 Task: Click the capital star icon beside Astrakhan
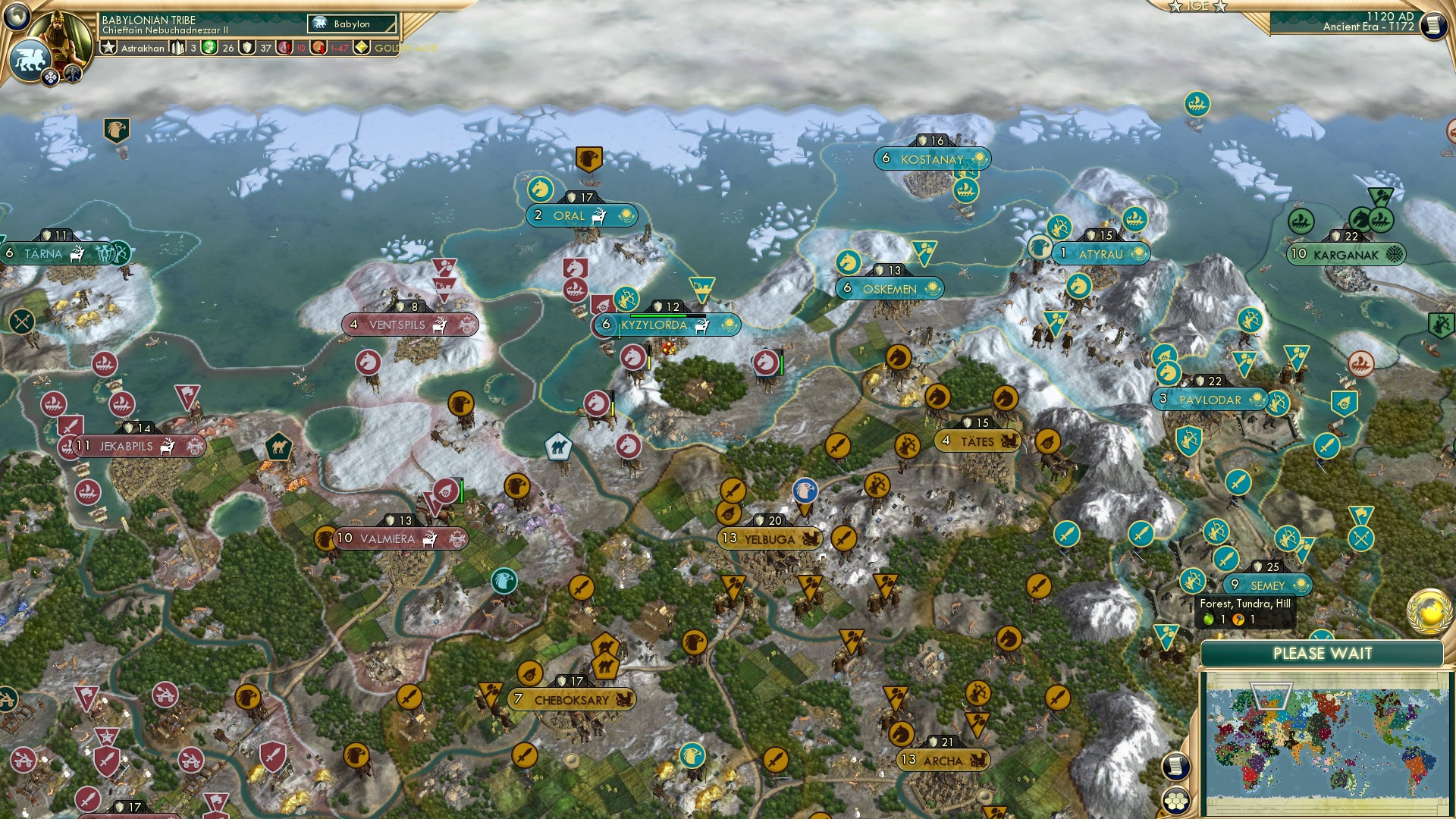click(109, 47)
